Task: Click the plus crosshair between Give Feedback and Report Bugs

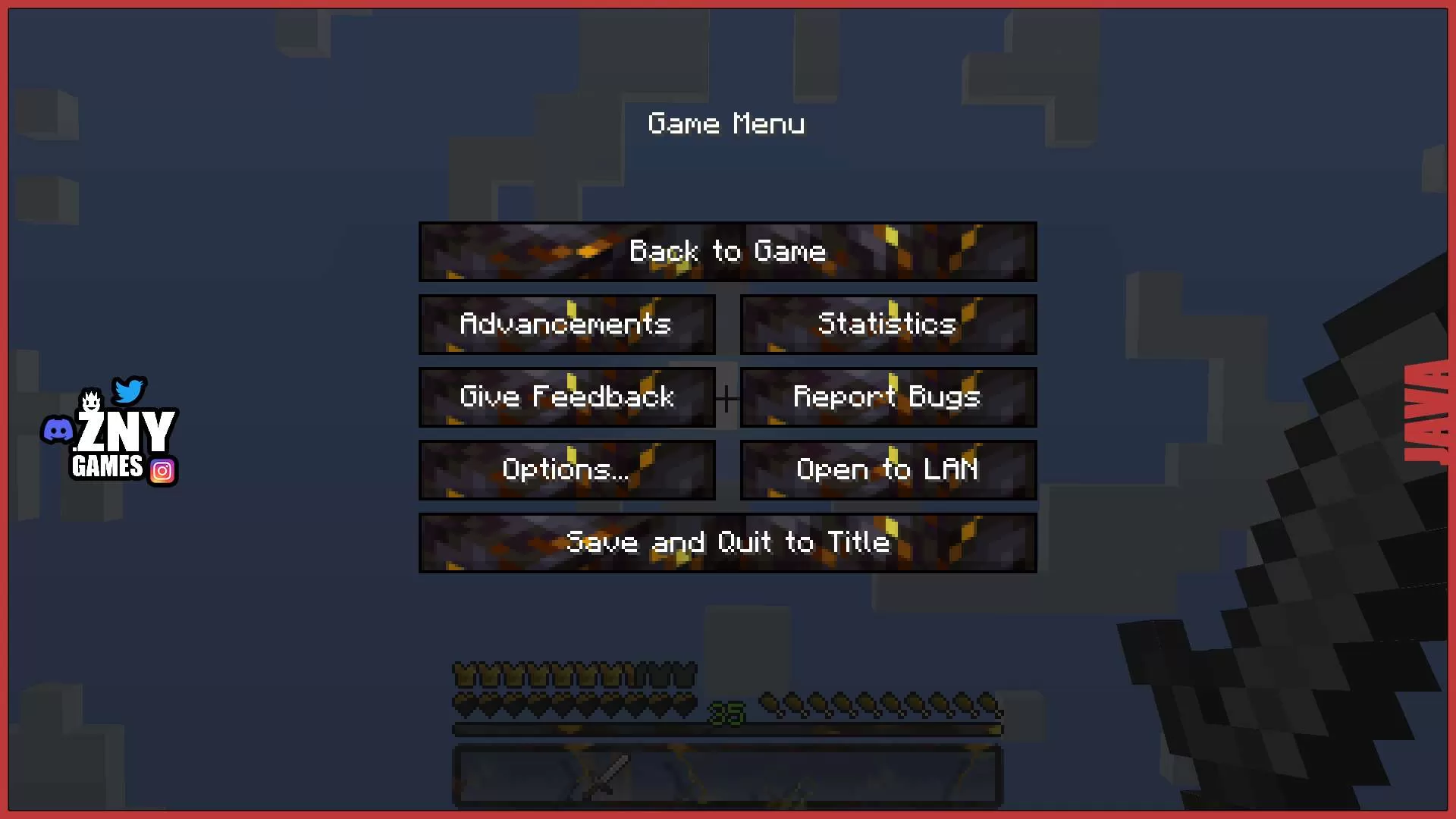Action: pos(727,397)
